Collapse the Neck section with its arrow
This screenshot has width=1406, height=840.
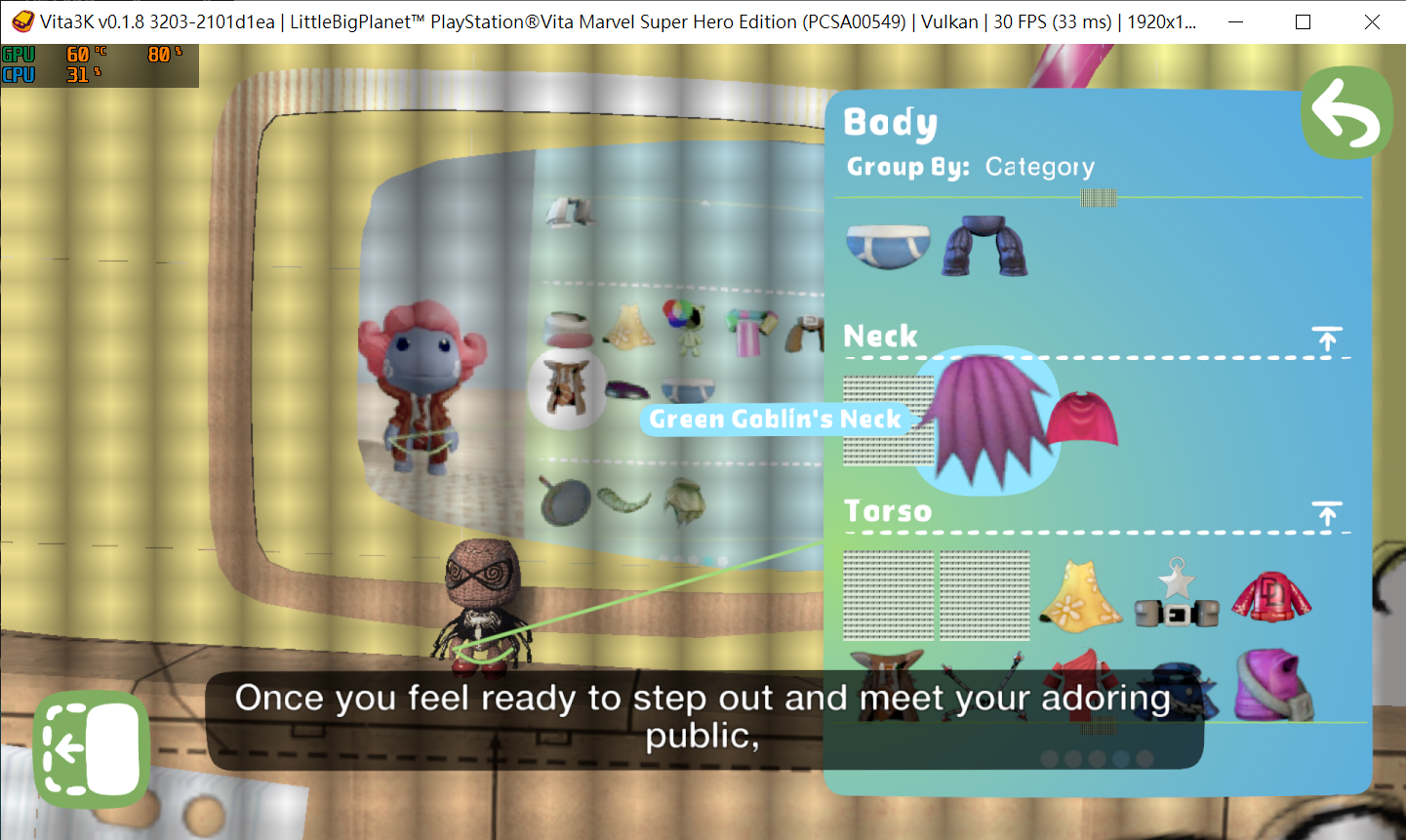(x=1326, y=340)
